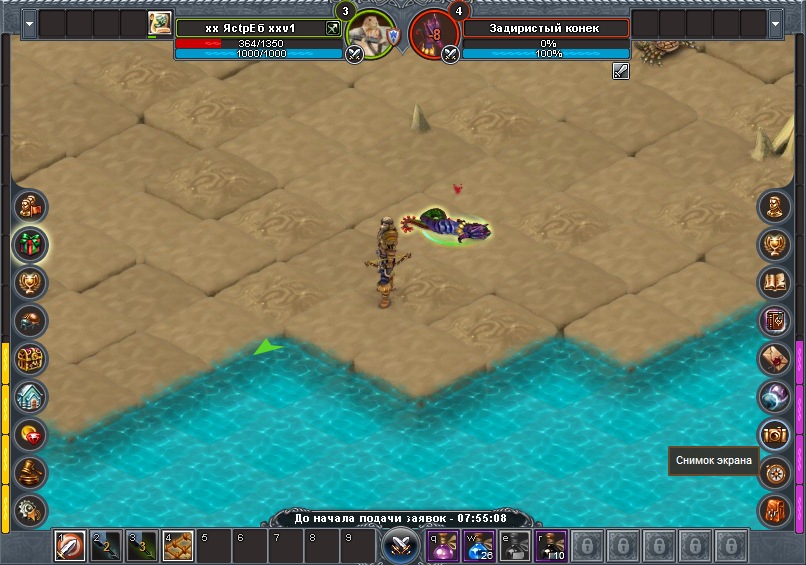Click the beetle mount icon
Image resolution: width=806 pixels, height=565 pixels.
31,320
